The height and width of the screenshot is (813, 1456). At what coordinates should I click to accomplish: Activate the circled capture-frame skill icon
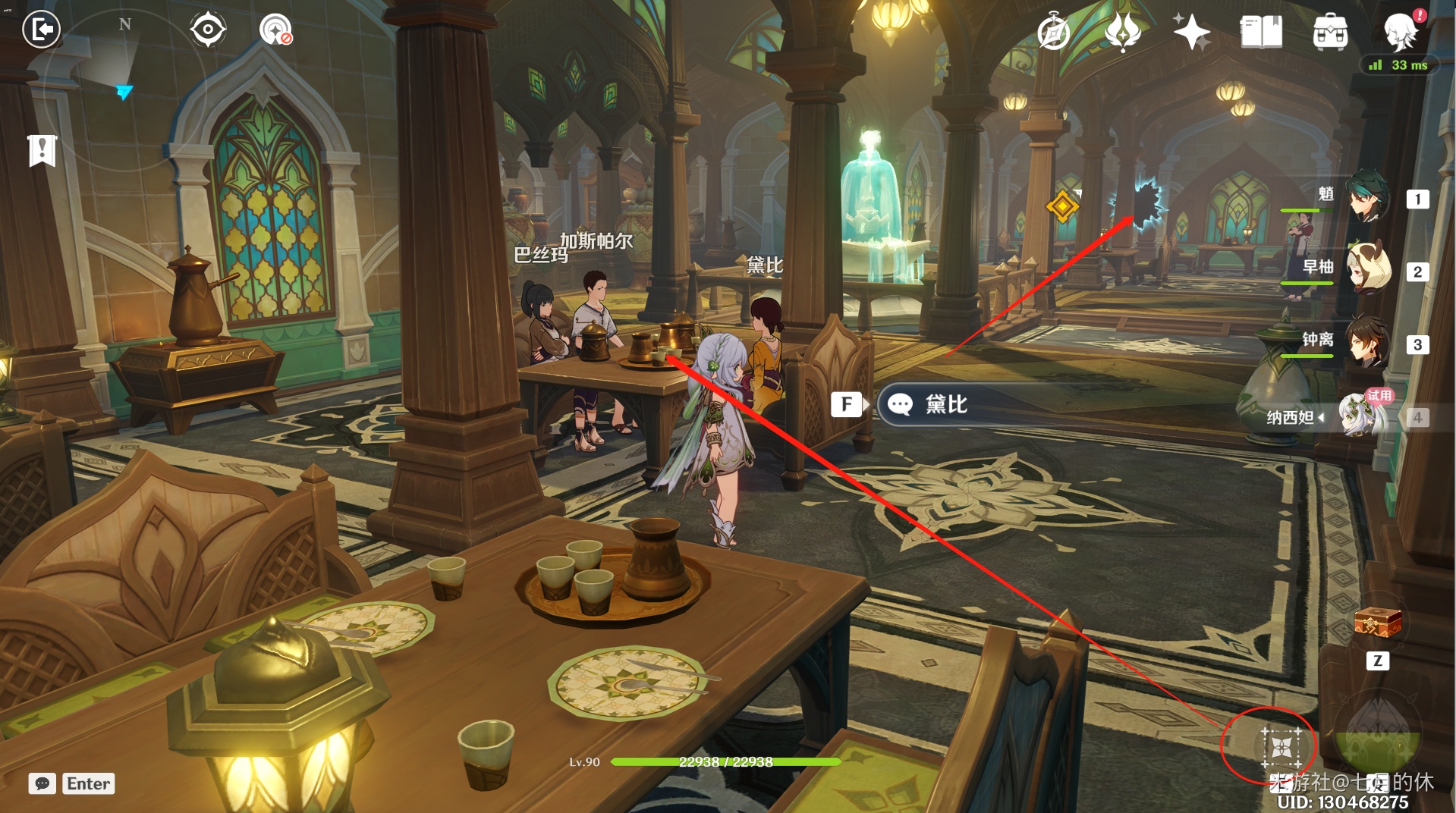click(1281, 747)
